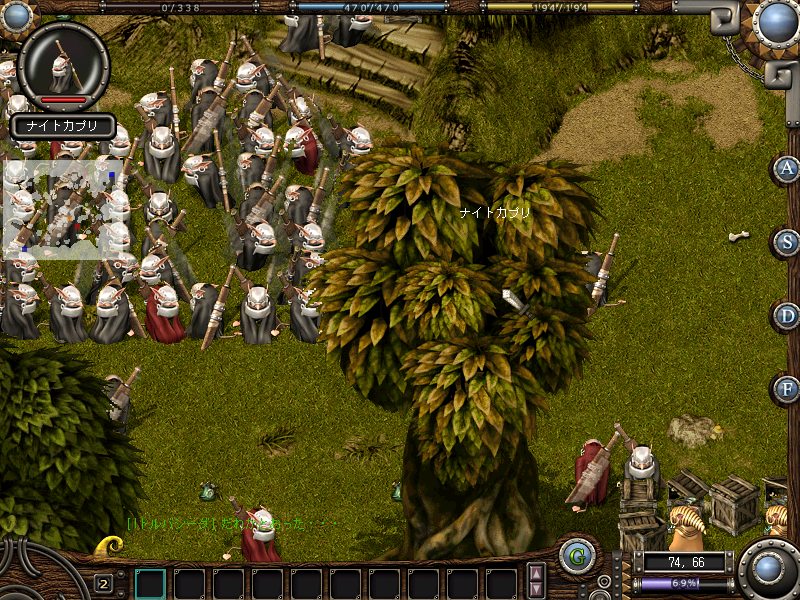Viewport: 800px width, 600px height.
Task: Select the highlighted first hotbar slot
Action: pos(150,583)
